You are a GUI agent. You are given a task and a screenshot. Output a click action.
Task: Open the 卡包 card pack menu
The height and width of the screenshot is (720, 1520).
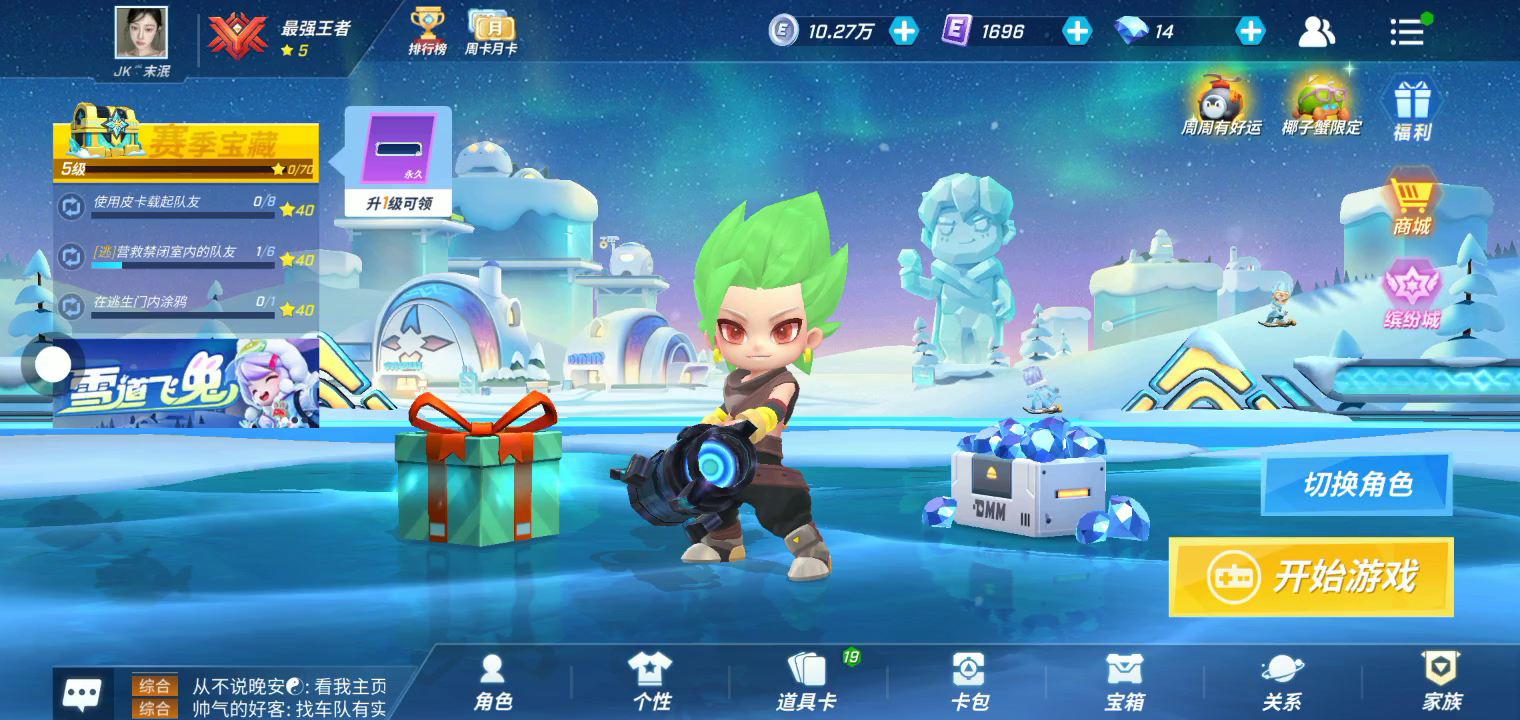(x=968, y=683)
